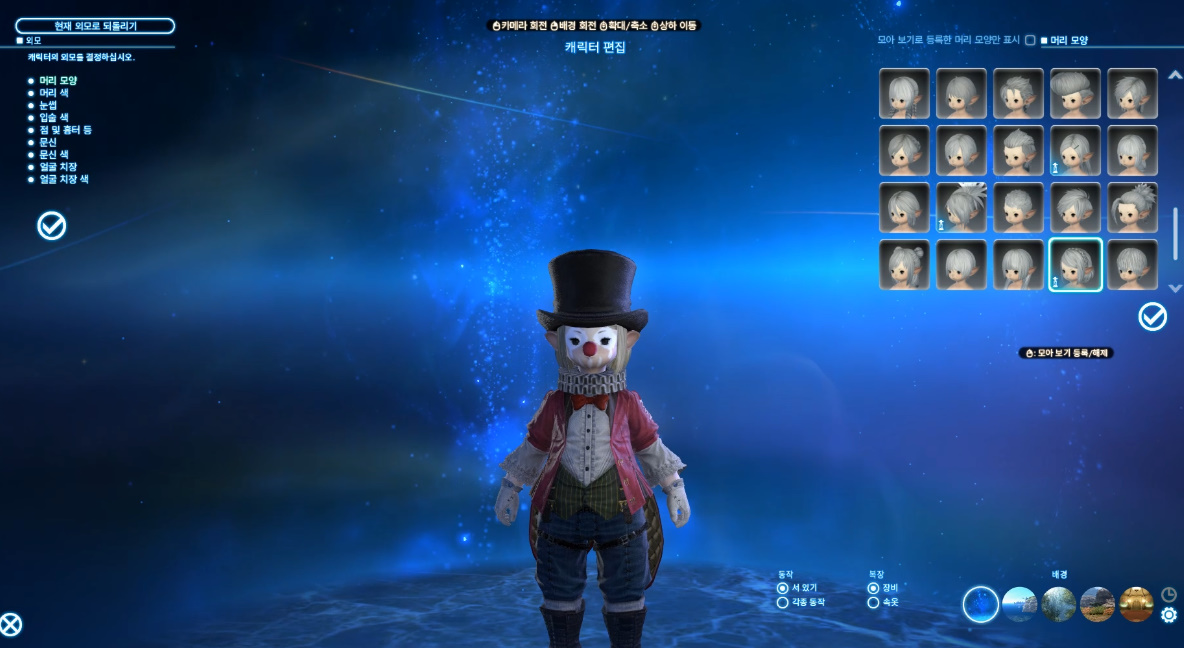Toggle the registered hairstyles only checkbox
This screenshot has height=648, width=1184.
tap(1030, 41)
